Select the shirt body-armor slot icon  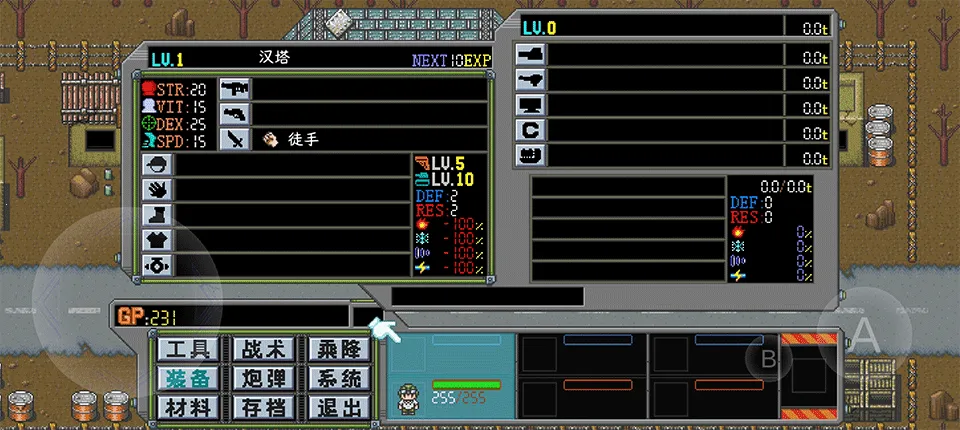click(x=158, y=239)
